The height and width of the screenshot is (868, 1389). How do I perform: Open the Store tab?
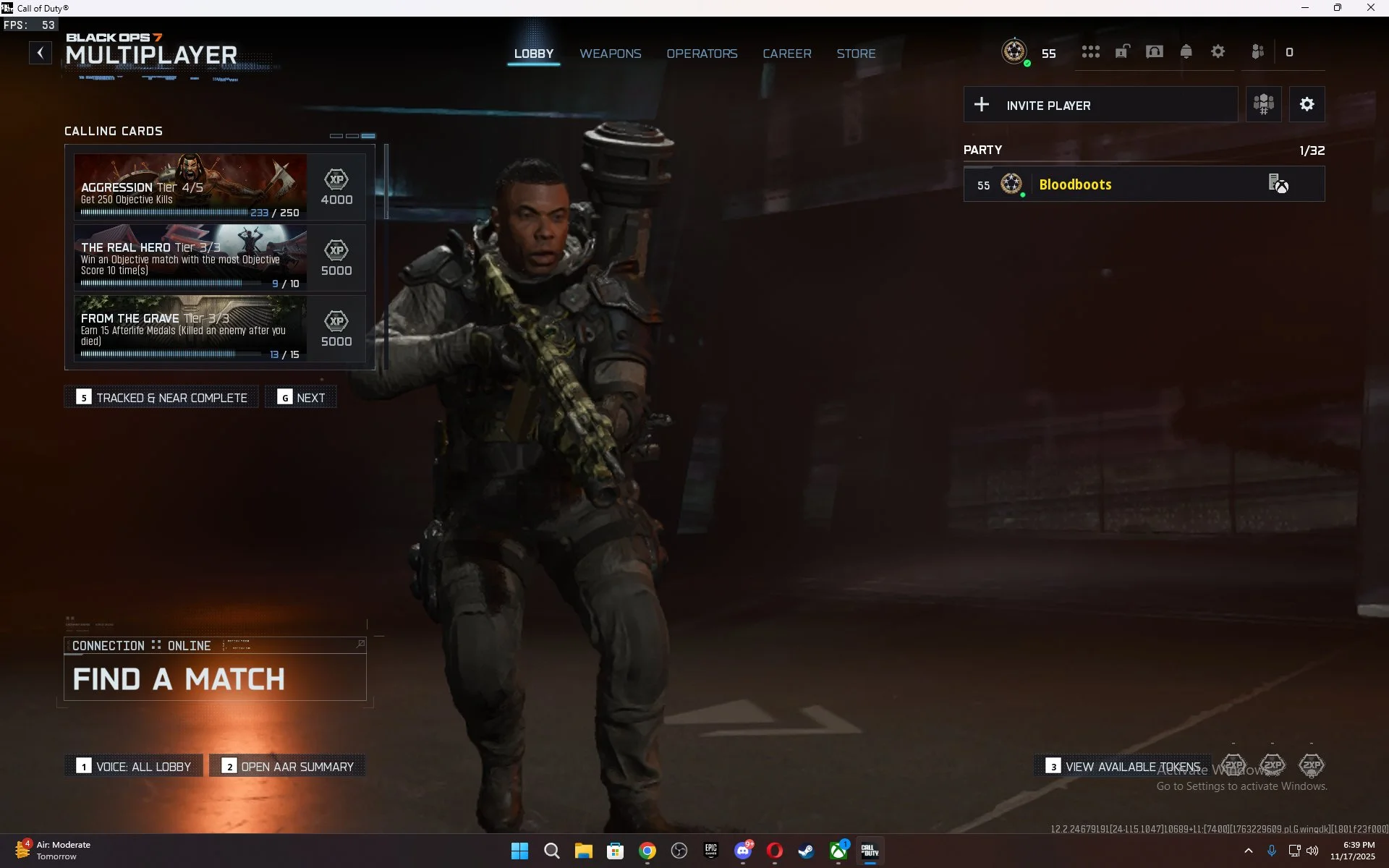click(856, 53)
